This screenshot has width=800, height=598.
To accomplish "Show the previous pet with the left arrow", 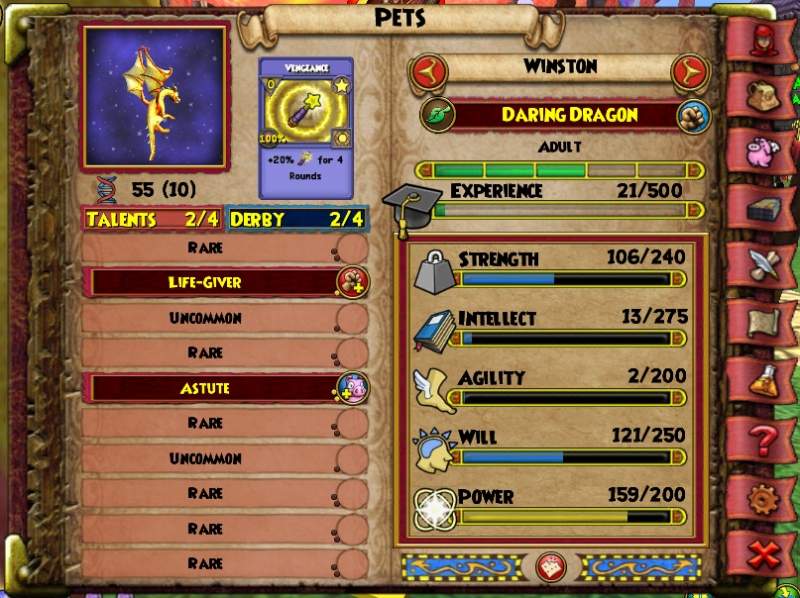I will [428, 70].
